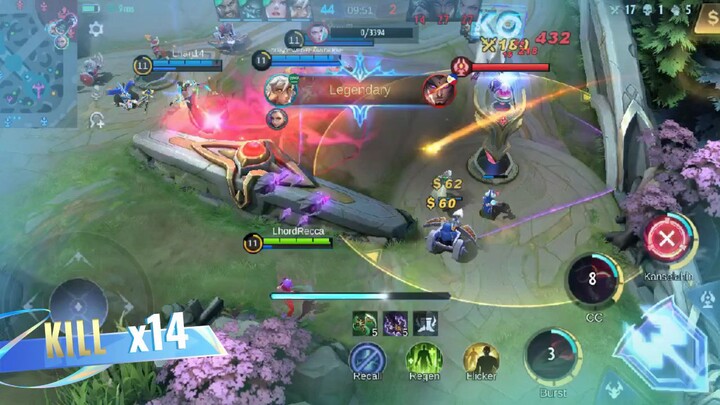720x405 pixels.
Task: Activate the Recall spell
Action: [x=367, y=358]
